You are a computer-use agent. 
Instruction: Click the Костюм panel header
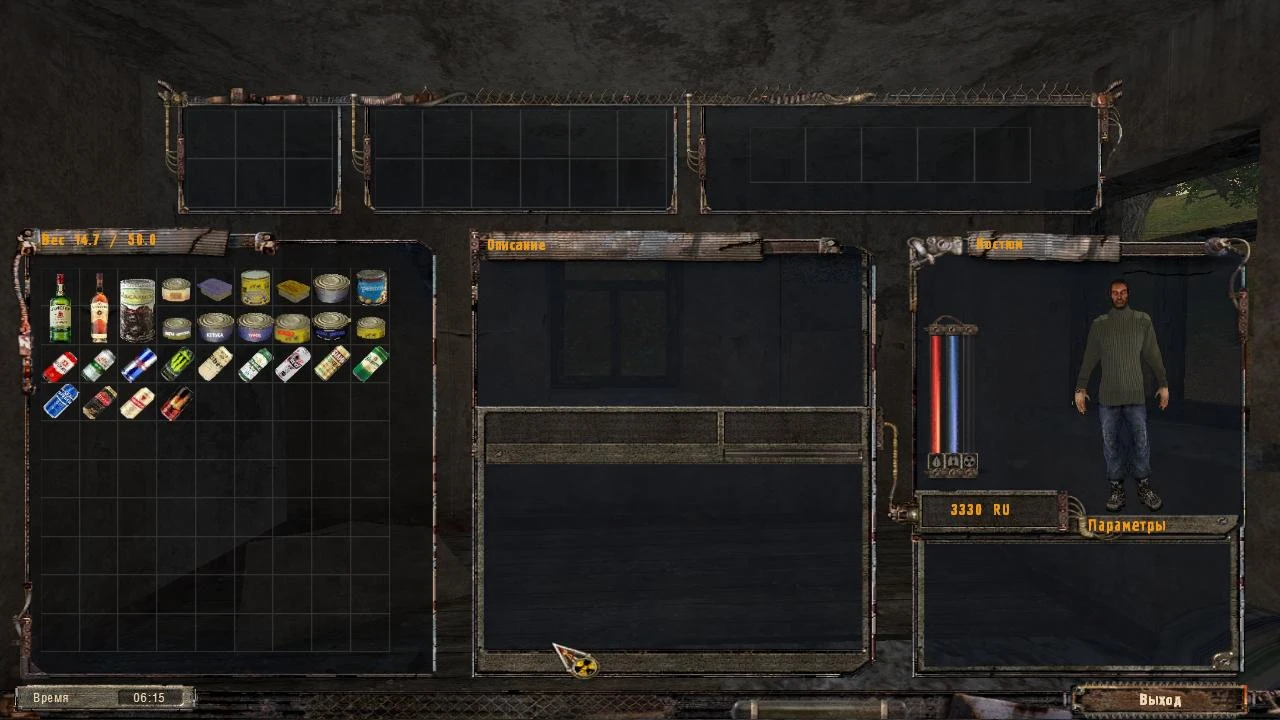pos(1000,243)
